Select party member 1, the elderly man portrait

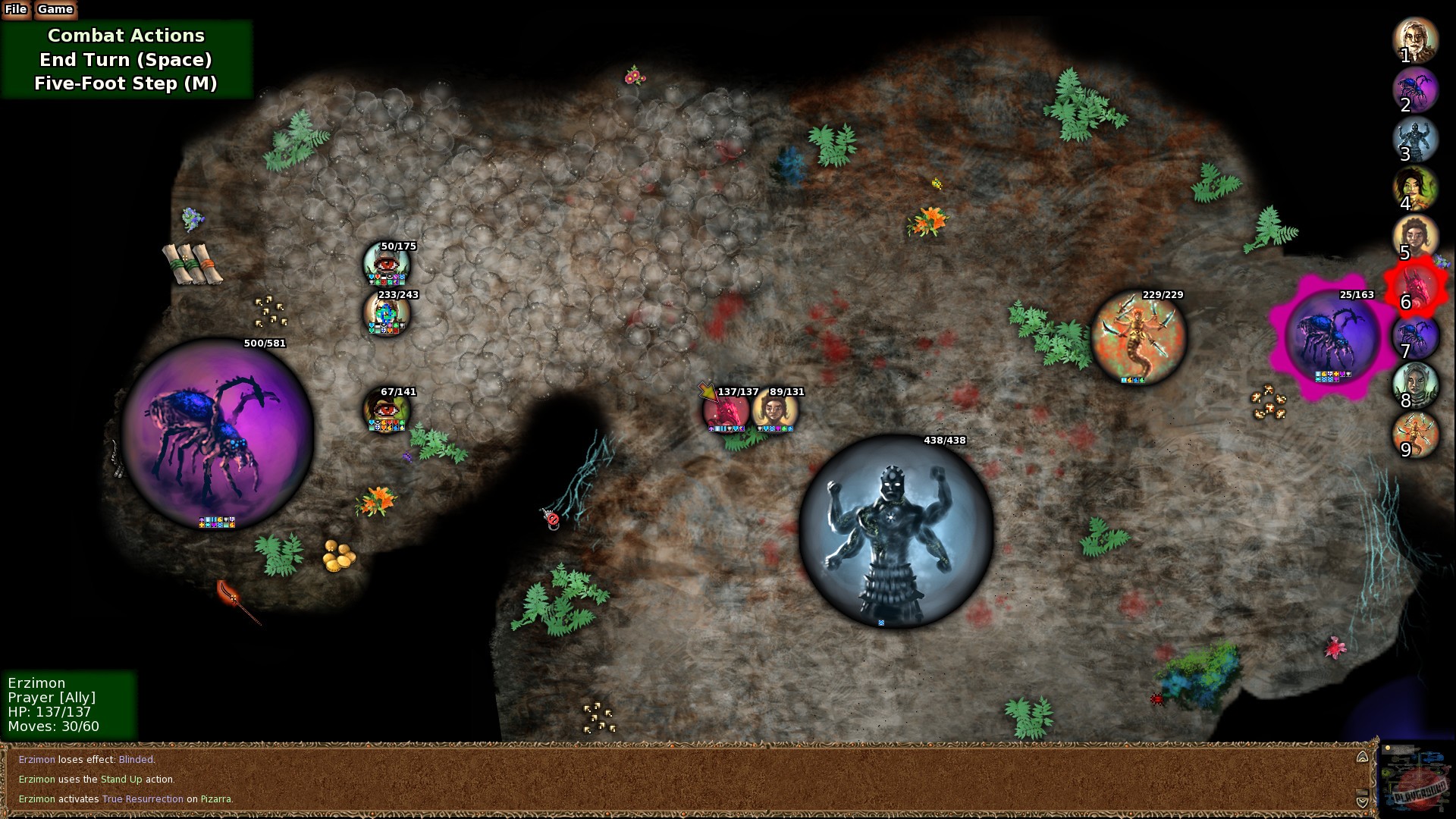click(1415, 43)
